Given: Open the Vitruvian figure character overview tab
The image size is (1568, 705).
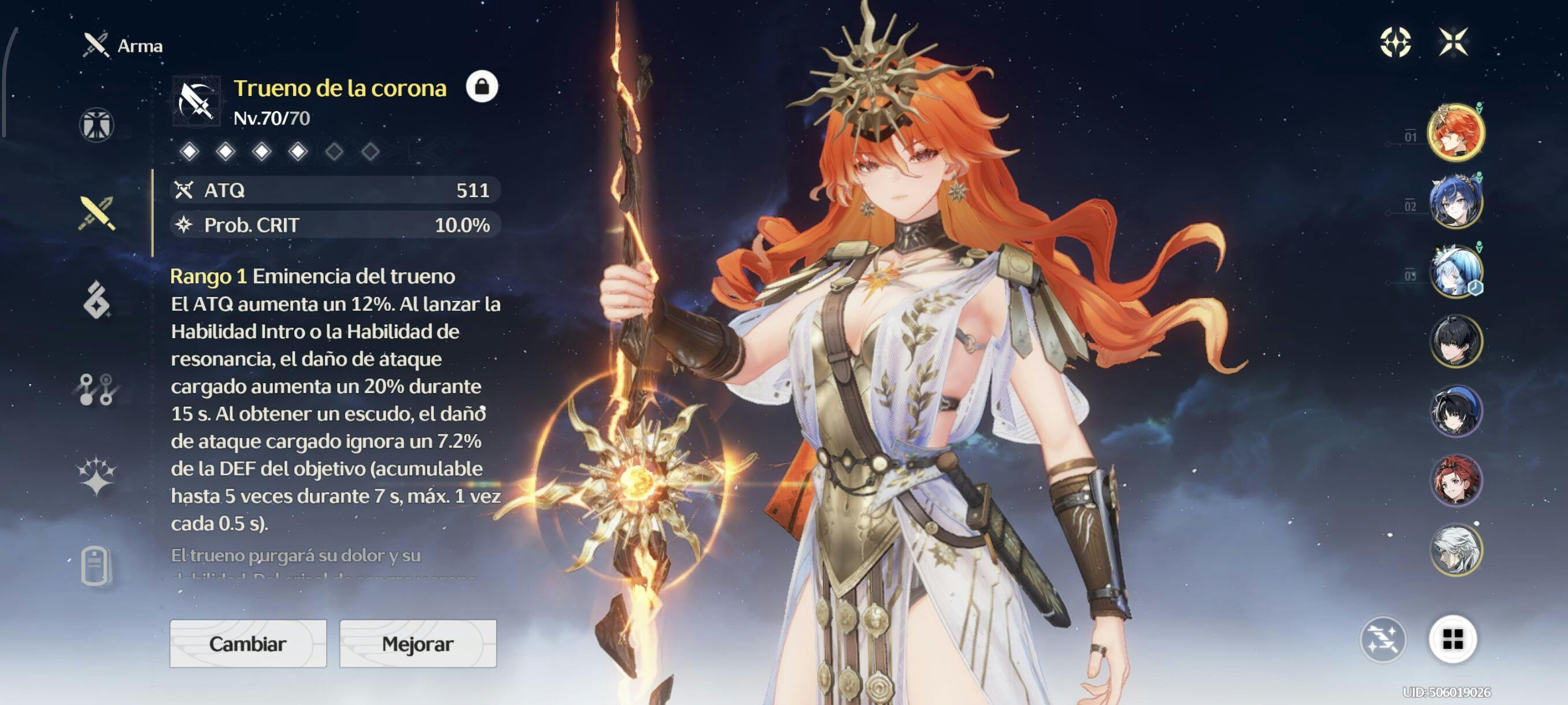Looking at the screenshot, I should [x=96, y=125].
